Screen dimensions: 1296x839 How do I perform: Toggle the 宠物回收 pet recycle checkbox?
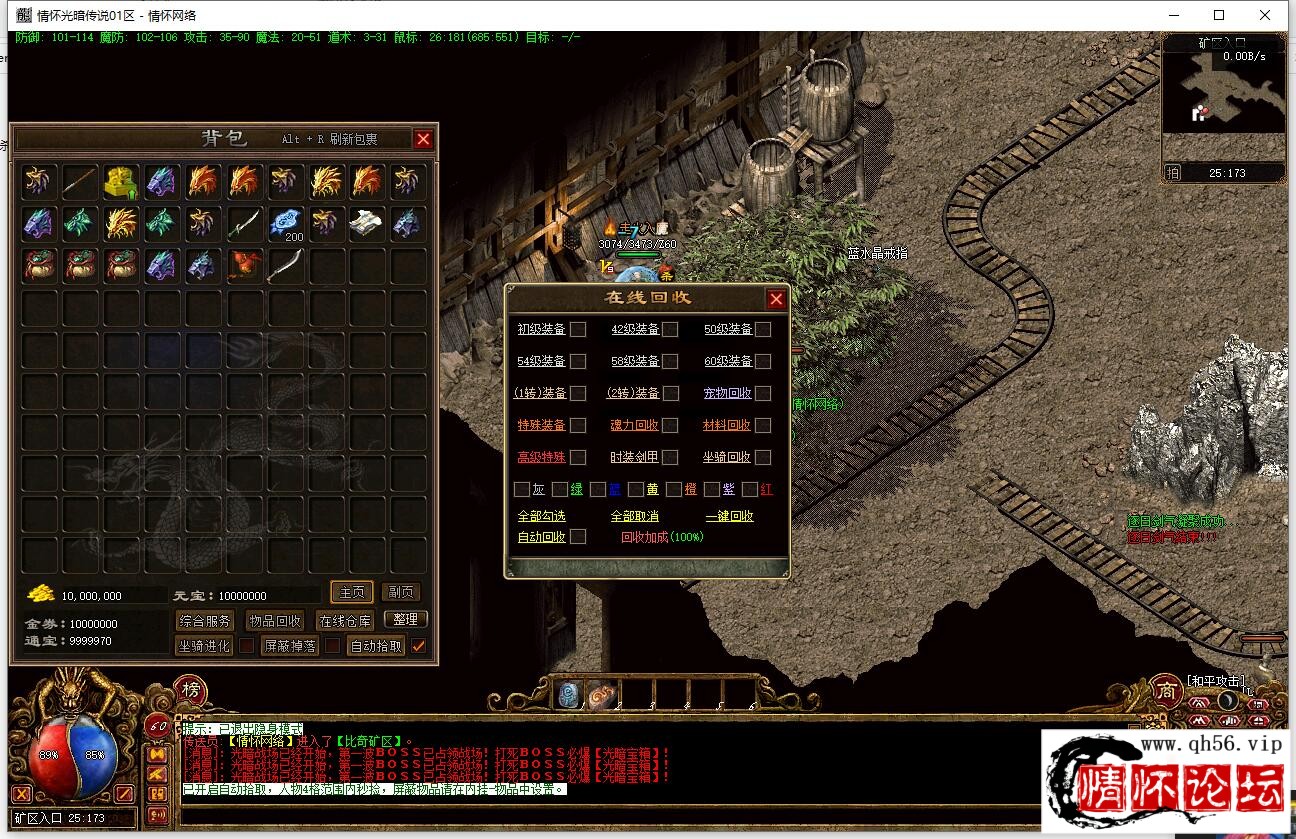(x=763, y=393)
